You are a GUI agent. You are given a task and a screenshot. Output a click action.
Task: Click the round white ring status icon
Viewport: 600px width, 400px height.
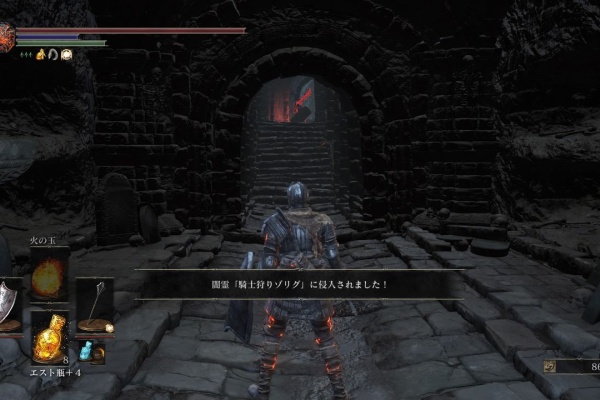click(x=66, y=55)
